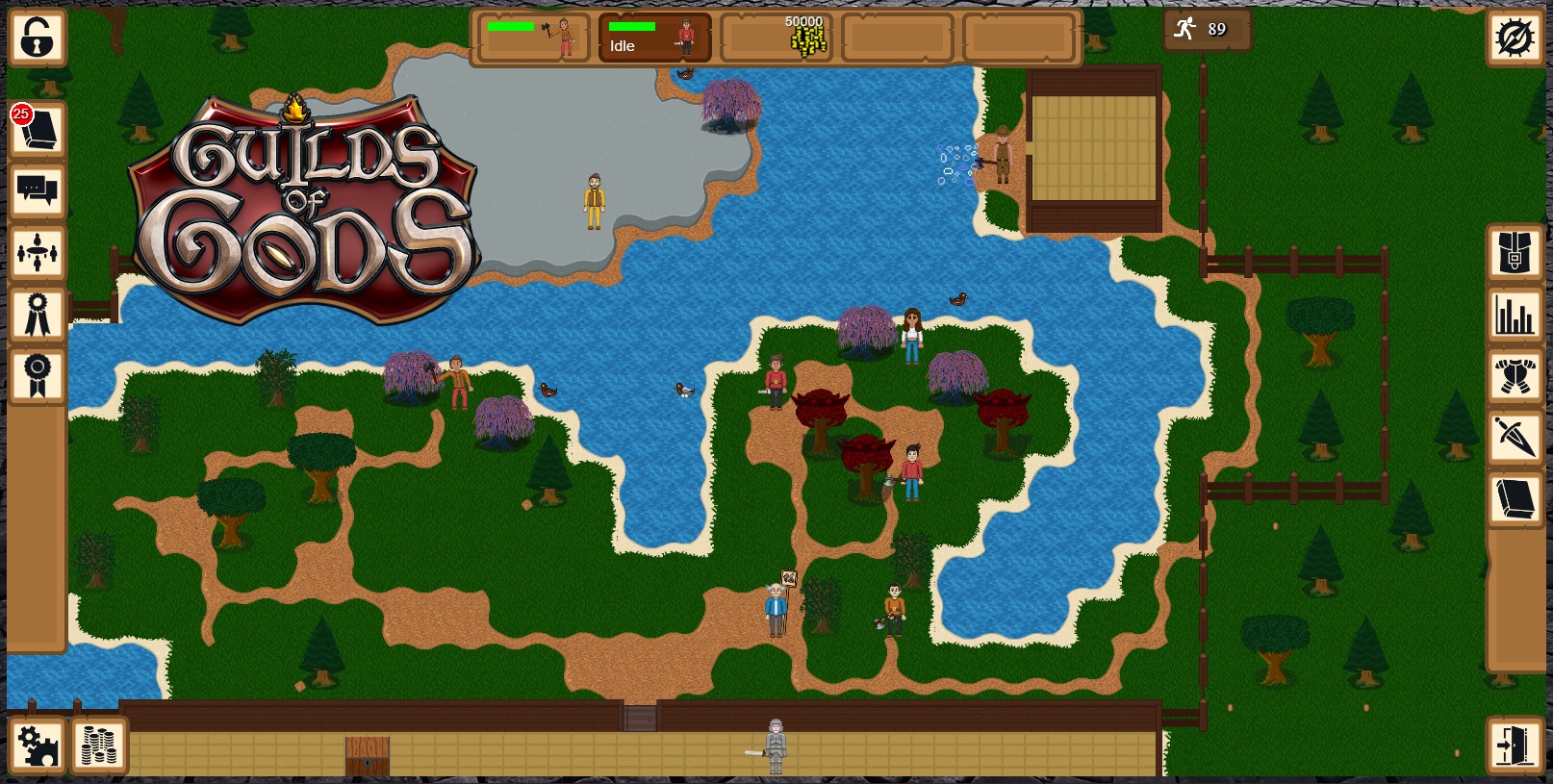Click the exit door button
The width and height of the screenshot is (1553, 784).
1515,746
